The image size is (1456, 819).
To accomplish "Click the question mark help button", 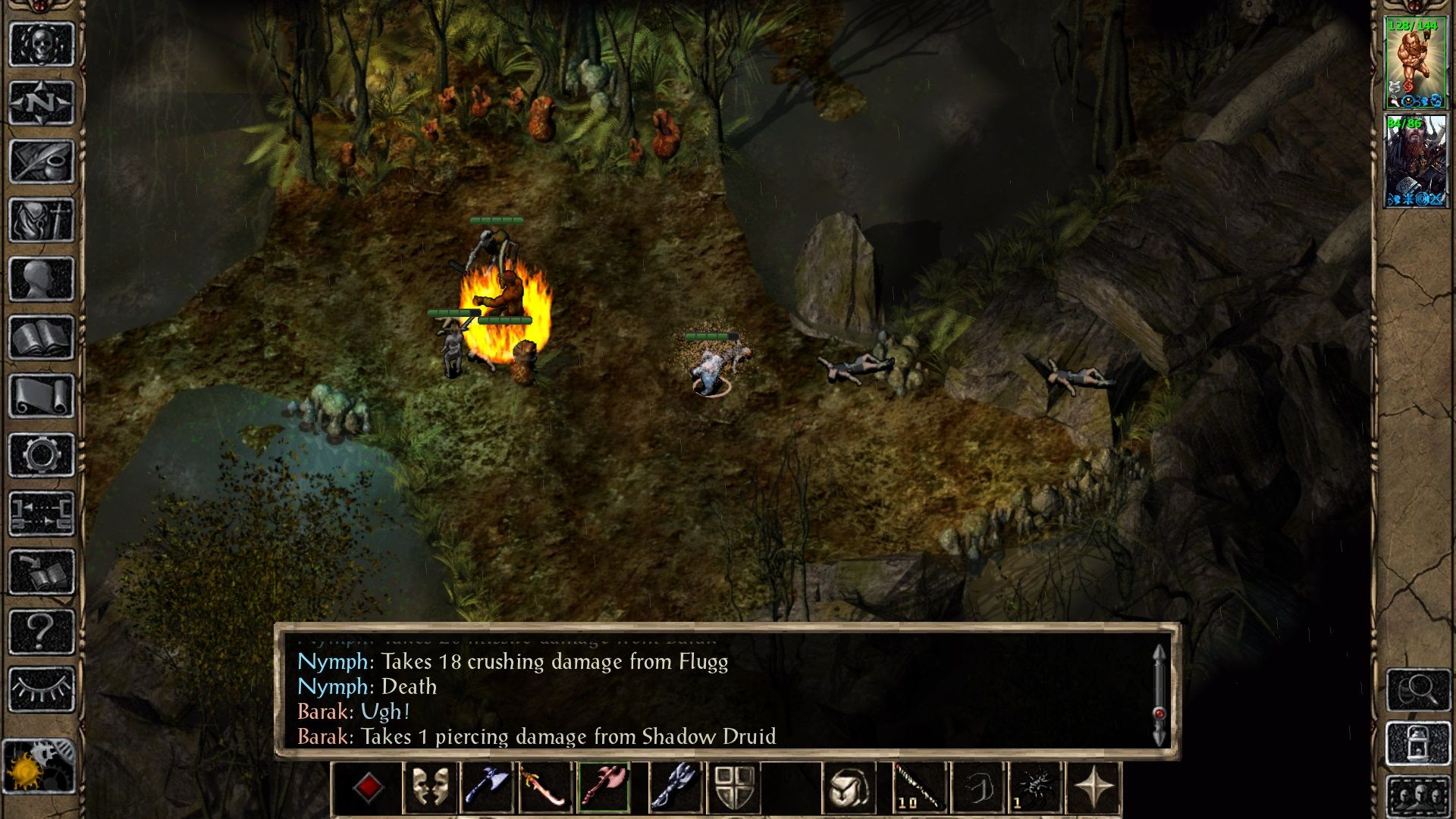I will (x=42, y=631).
